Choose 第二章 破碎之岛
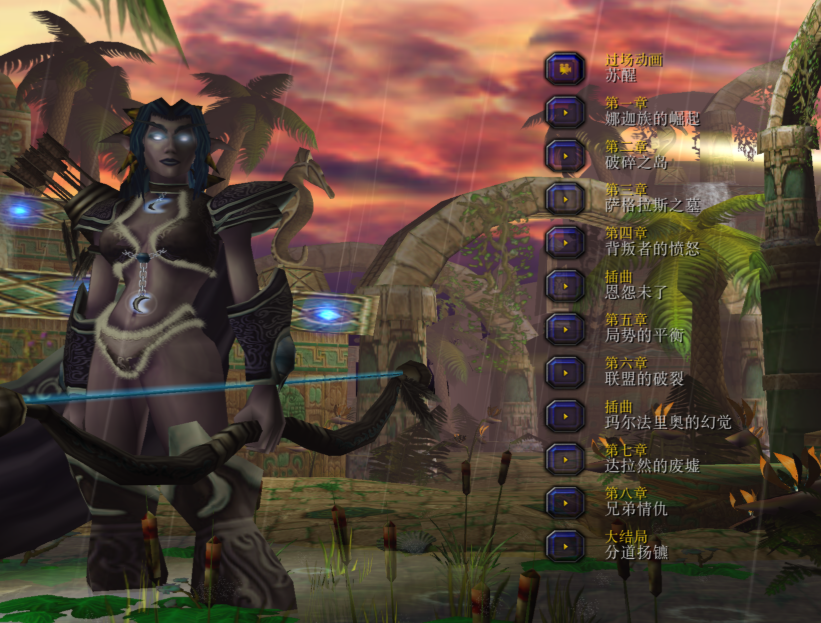This screenshot has width=821, height=623. pyautogui.click(x=565, y=155)
